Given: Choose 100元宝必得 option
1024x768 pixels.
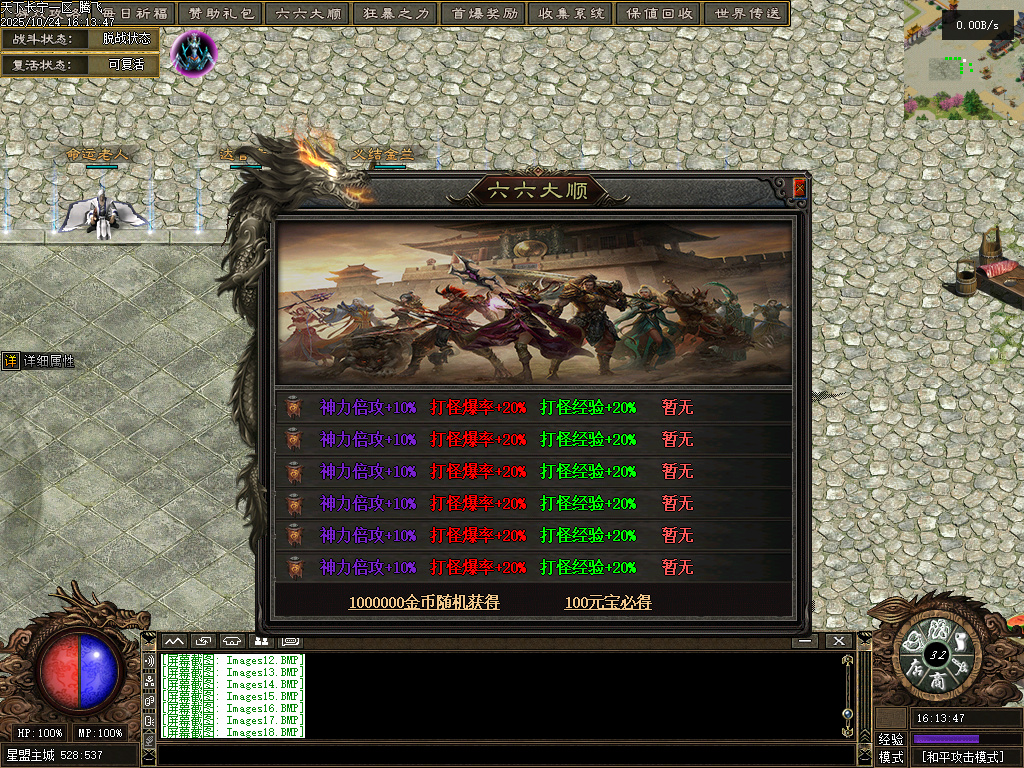Looking at the screenshot, I should [x=608, y=602].
